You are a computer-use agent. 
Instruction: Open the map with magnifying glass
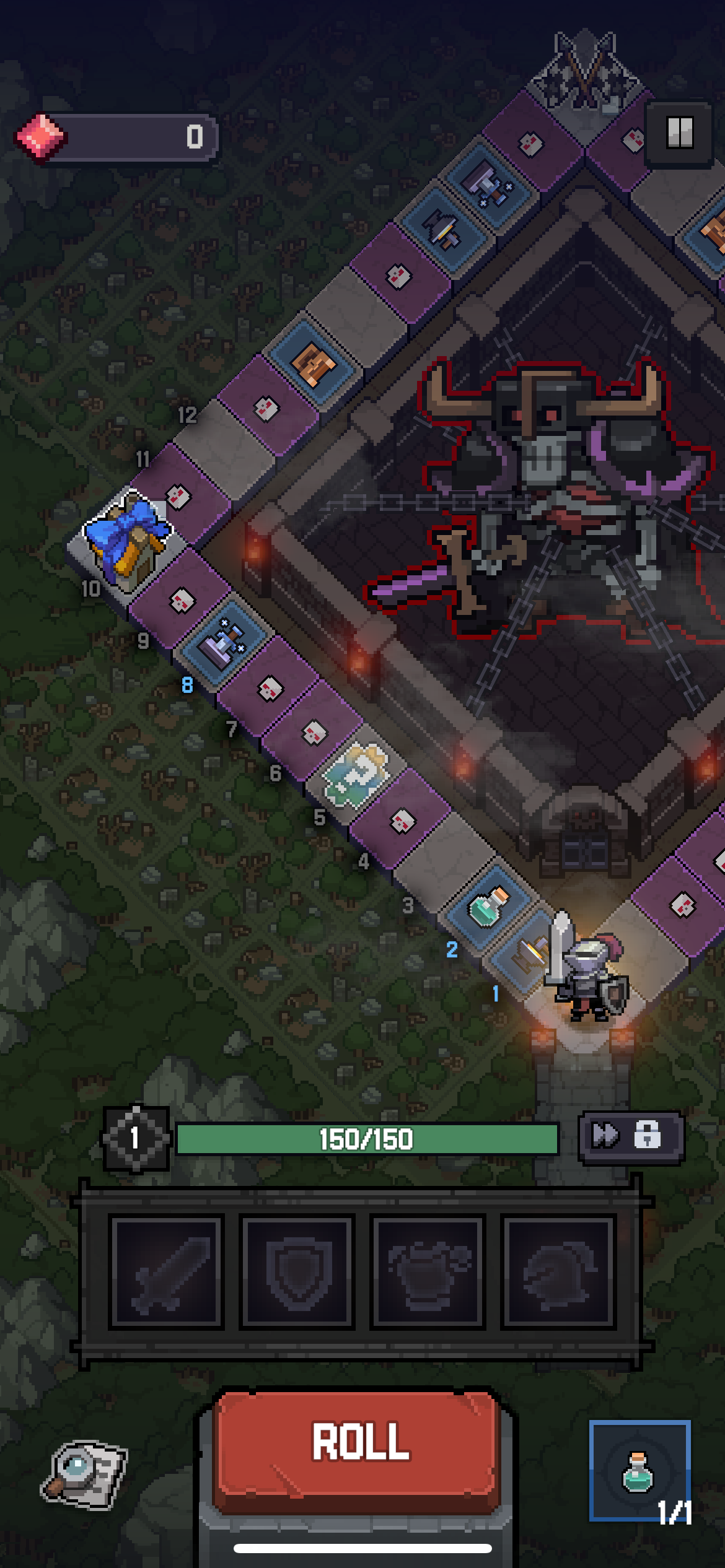pyautogui.click(x=85, y=1474)
